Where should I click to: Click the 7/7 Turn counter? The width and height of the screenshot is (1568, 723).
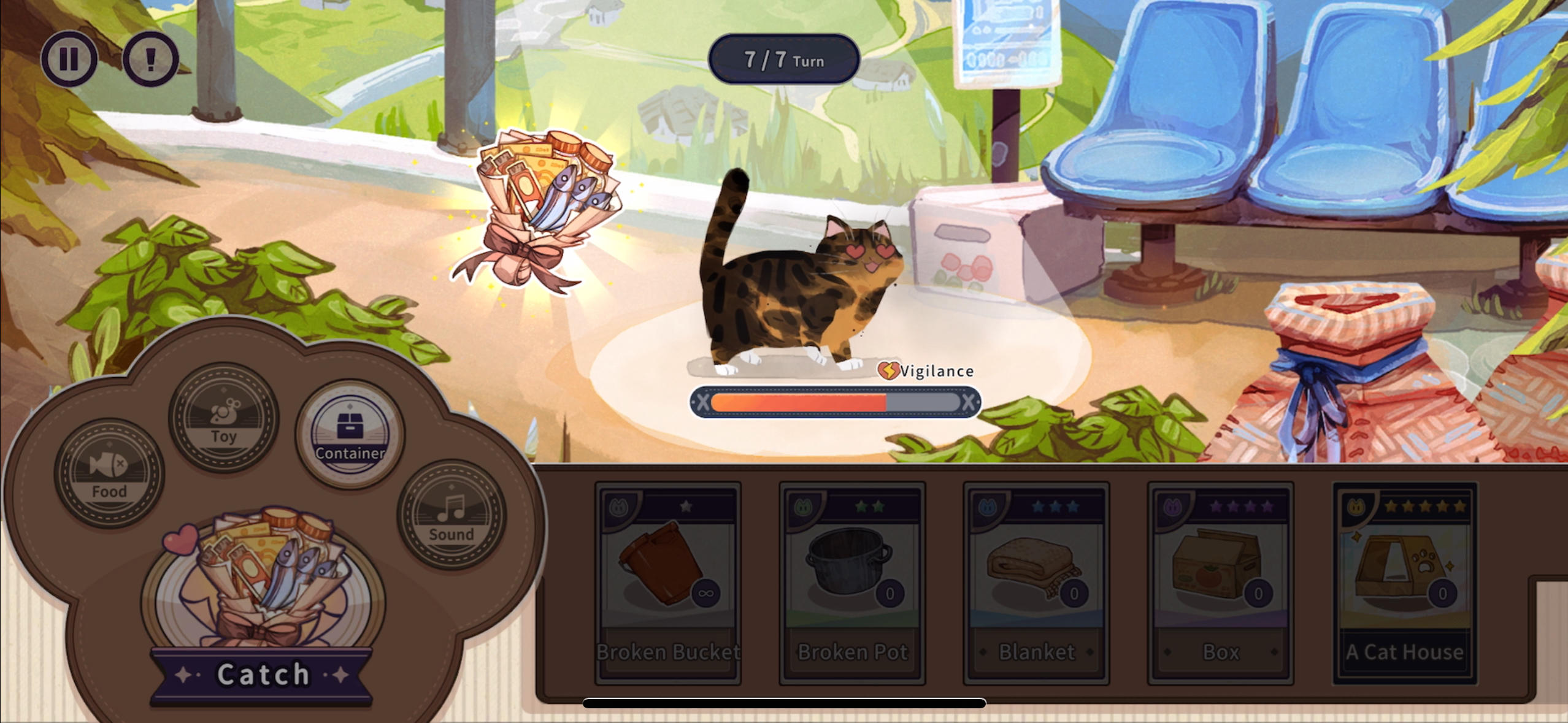[x=784, y=60]
